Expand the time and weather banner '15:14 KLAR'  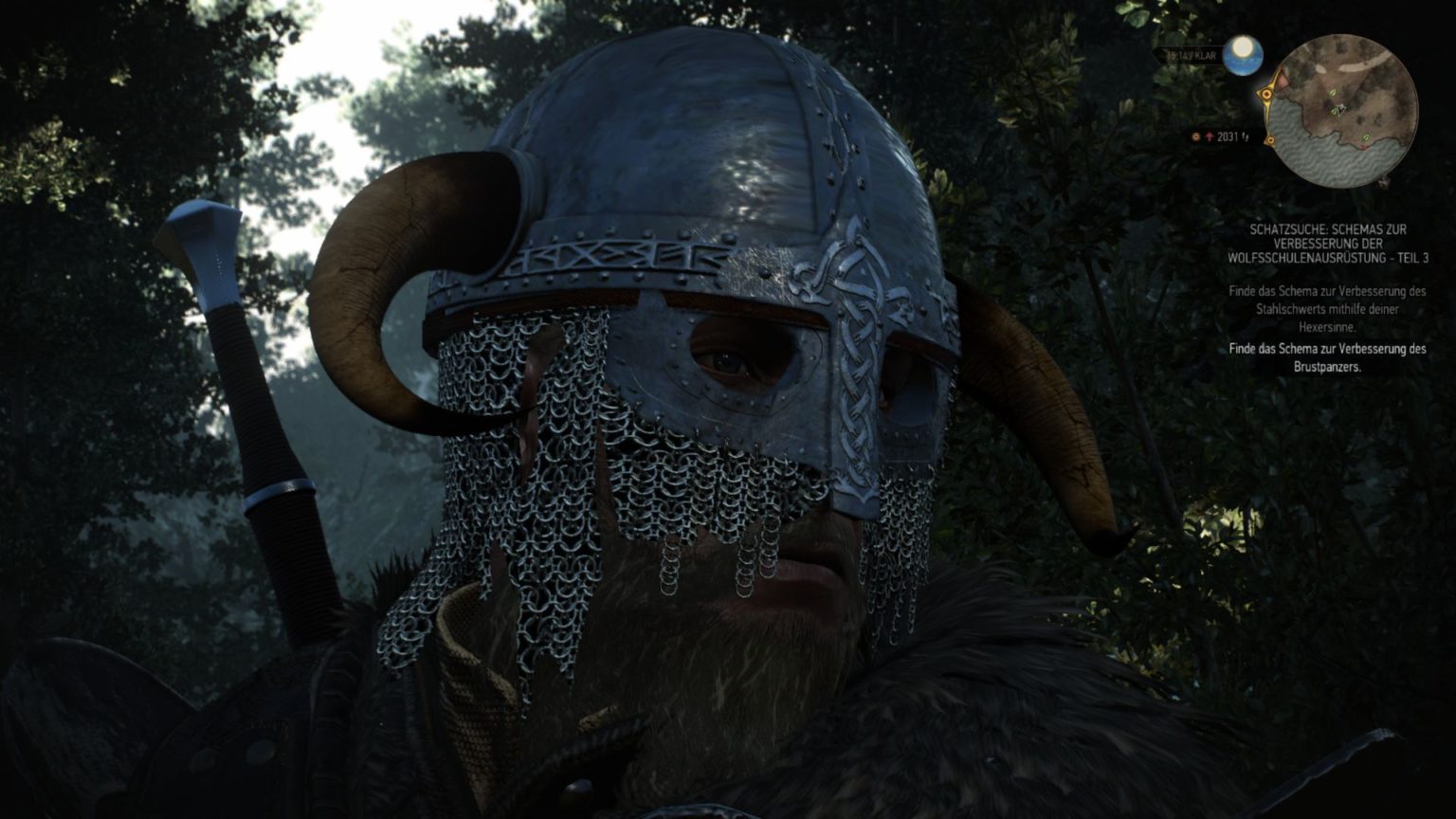click(x=1190, y=56)
